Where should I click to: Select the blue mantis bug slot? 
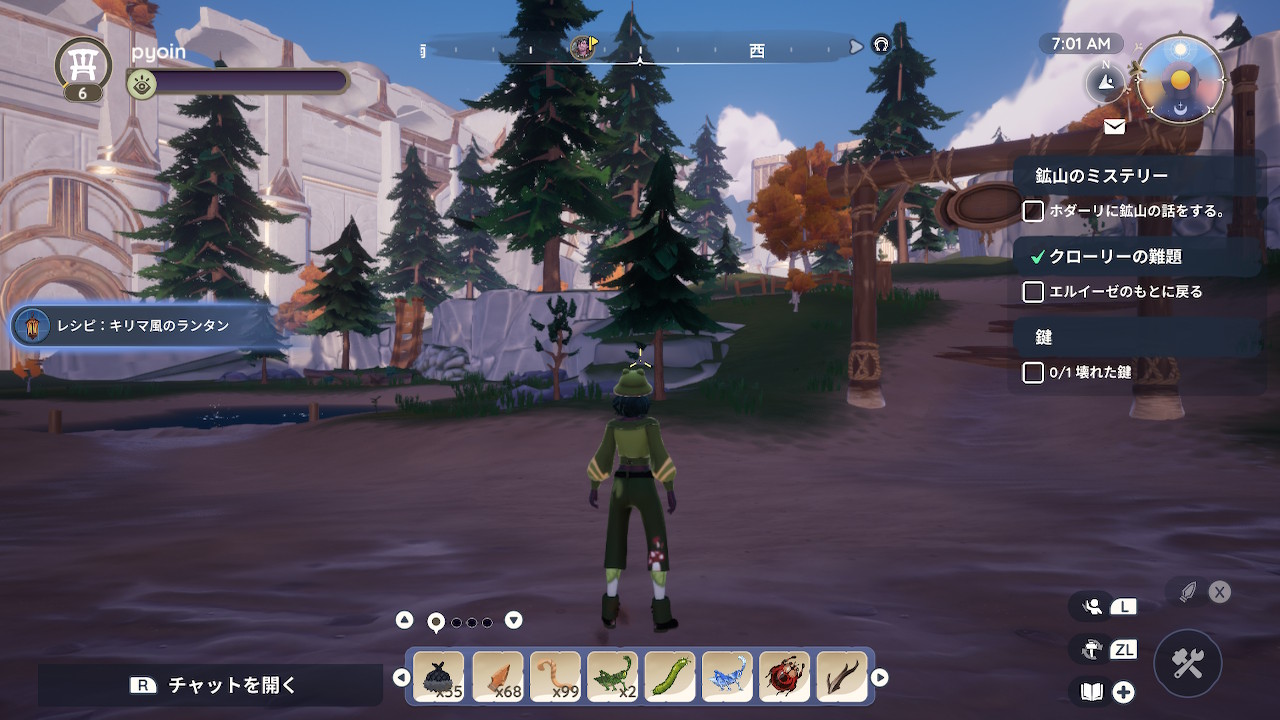coord(727,677)
